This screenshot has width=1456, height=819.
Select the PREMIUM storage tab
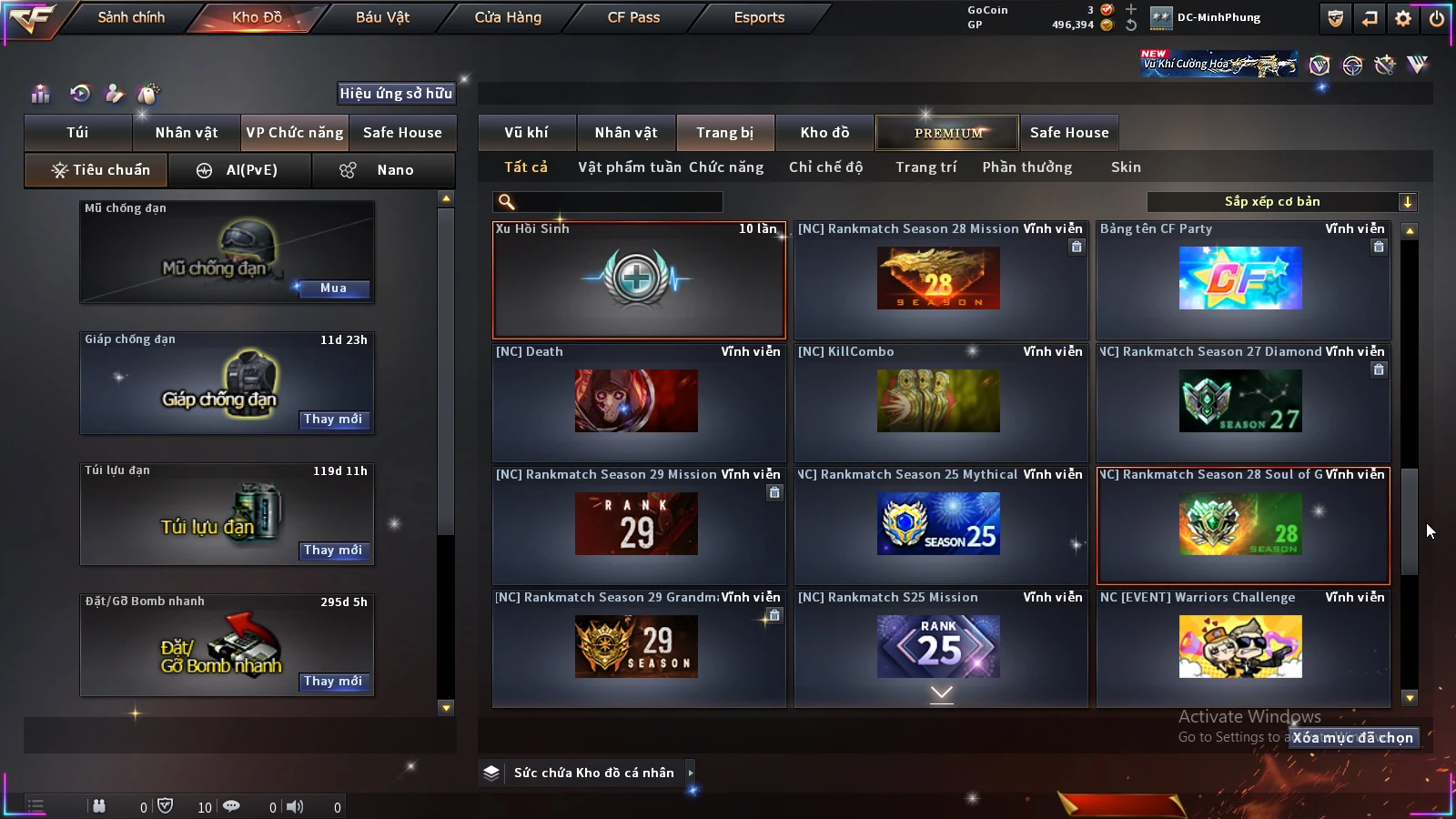[x=948, y=133]
